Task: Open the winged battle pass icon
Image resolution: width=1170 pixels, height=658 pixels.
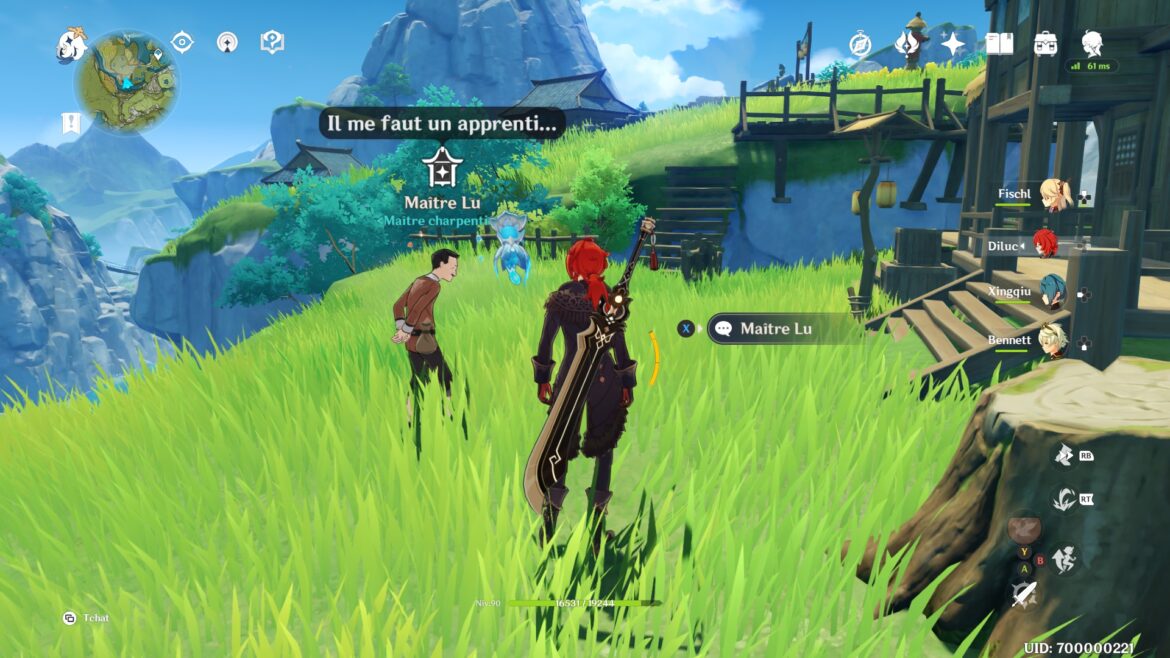Action: click(x=906, y=44)
